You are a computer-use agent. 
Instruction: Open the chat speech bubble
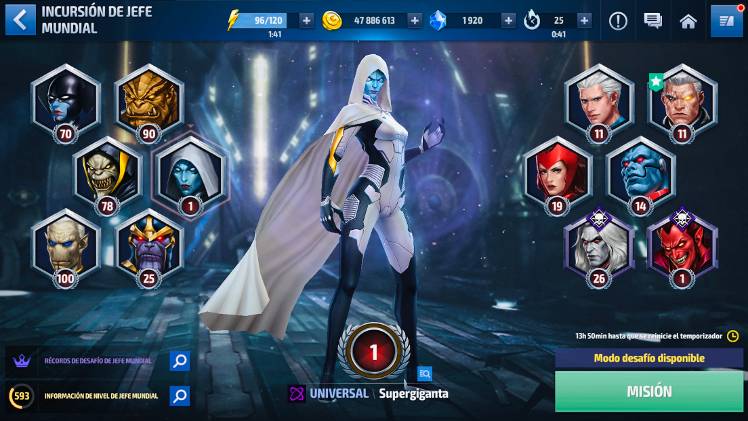pyautogui.click(x=653, y=20)
